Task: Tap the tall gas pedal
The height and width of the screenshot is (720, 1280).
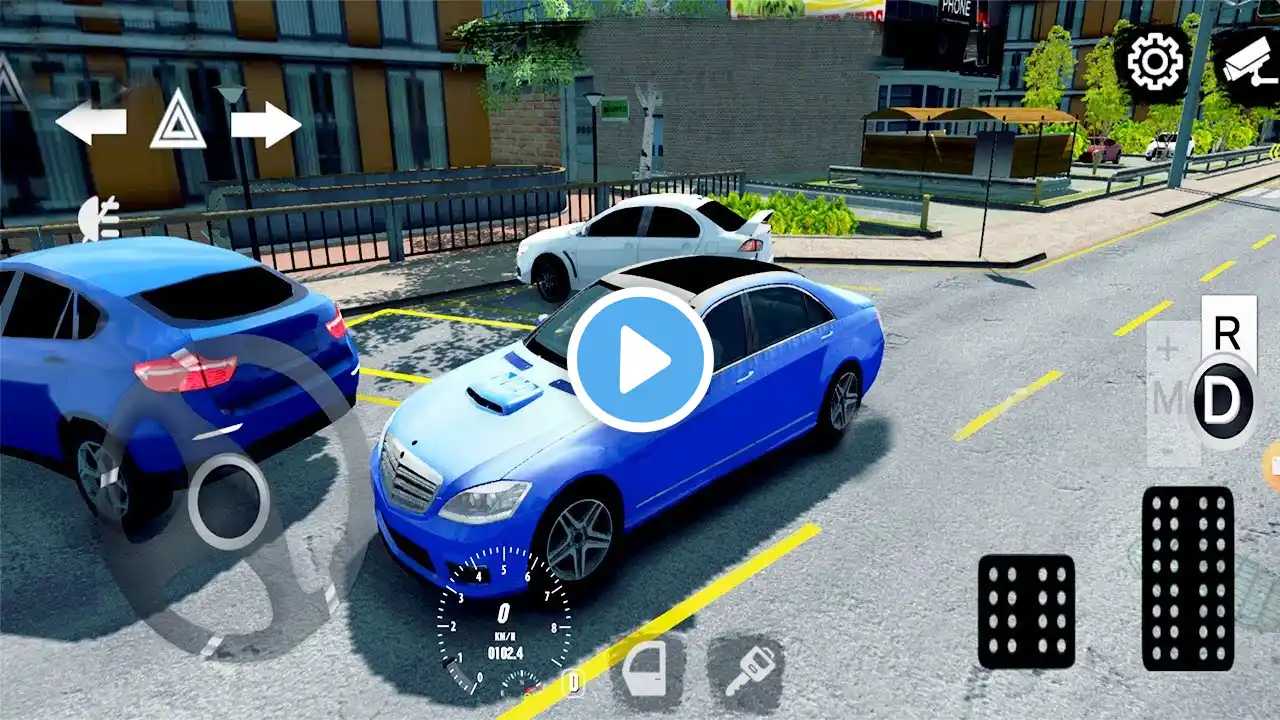Action: [x=1187, y=578]
